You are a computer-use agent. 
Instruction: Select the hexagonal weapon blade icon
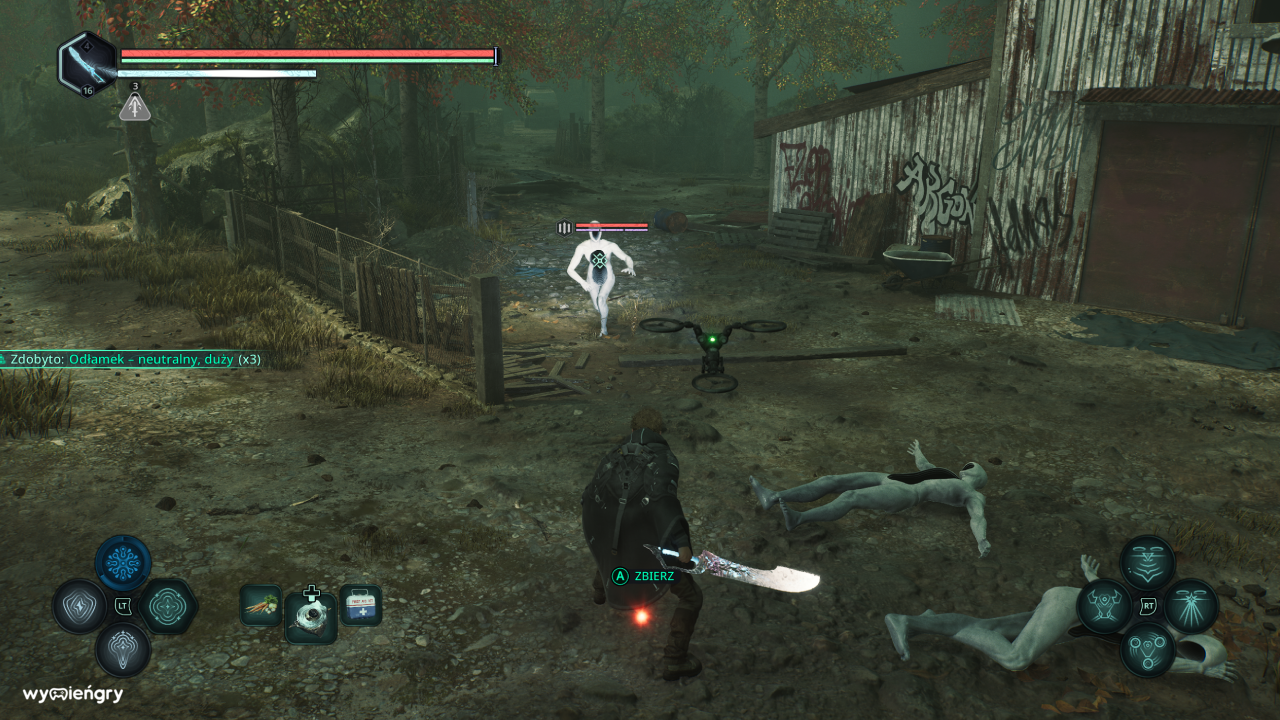click(87, 64)
